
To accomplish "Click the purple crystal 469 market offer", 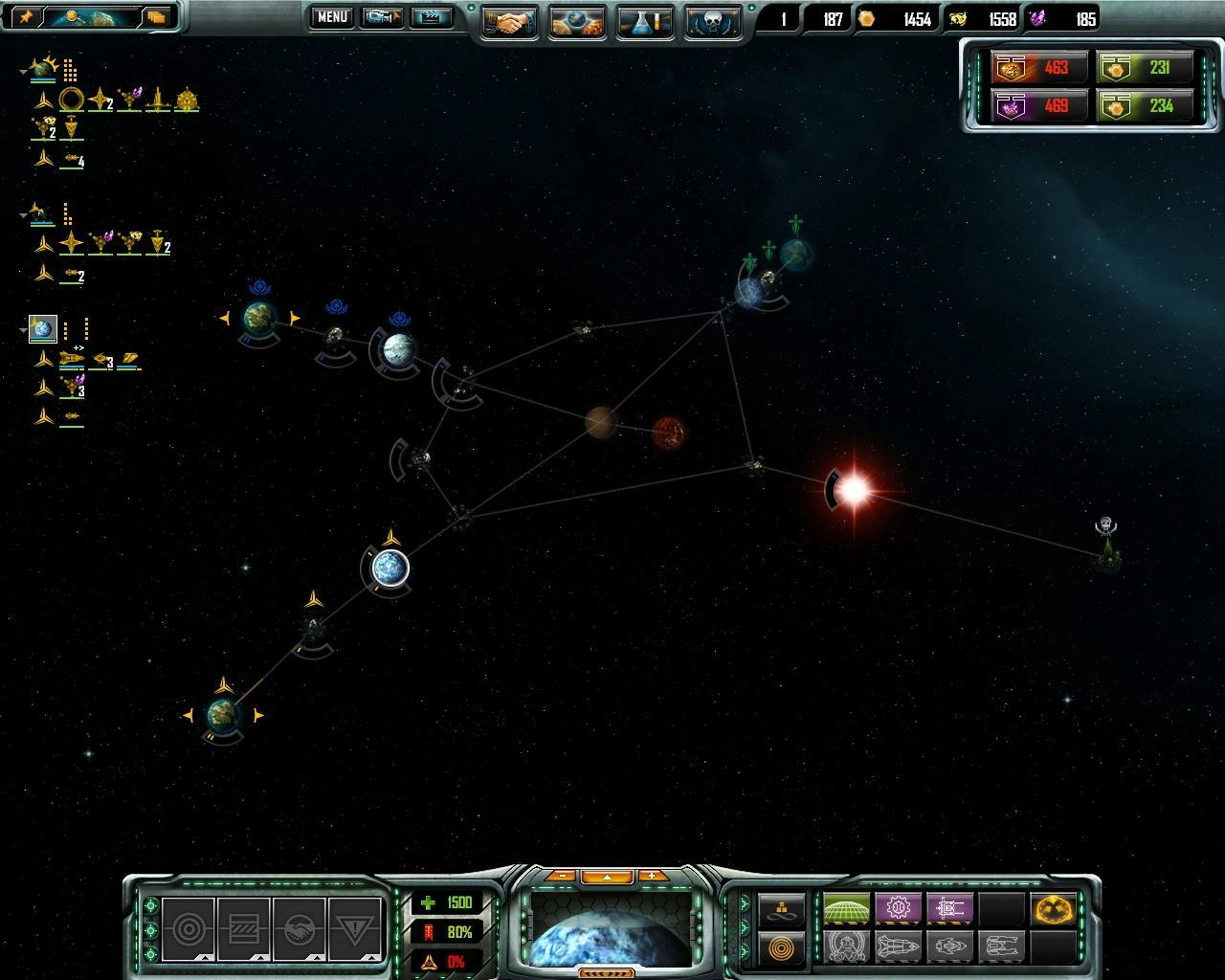I will (1040, 105).
